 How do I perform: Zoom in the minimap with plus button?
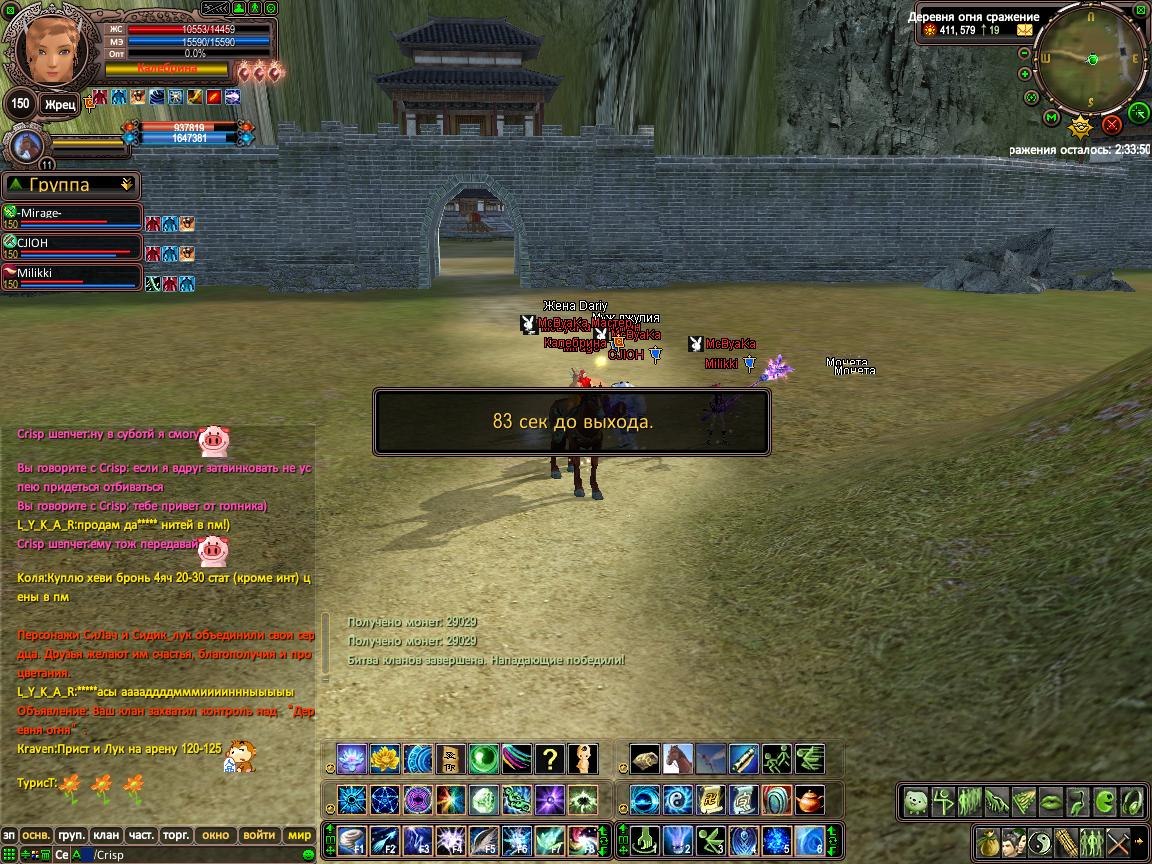1025,73
